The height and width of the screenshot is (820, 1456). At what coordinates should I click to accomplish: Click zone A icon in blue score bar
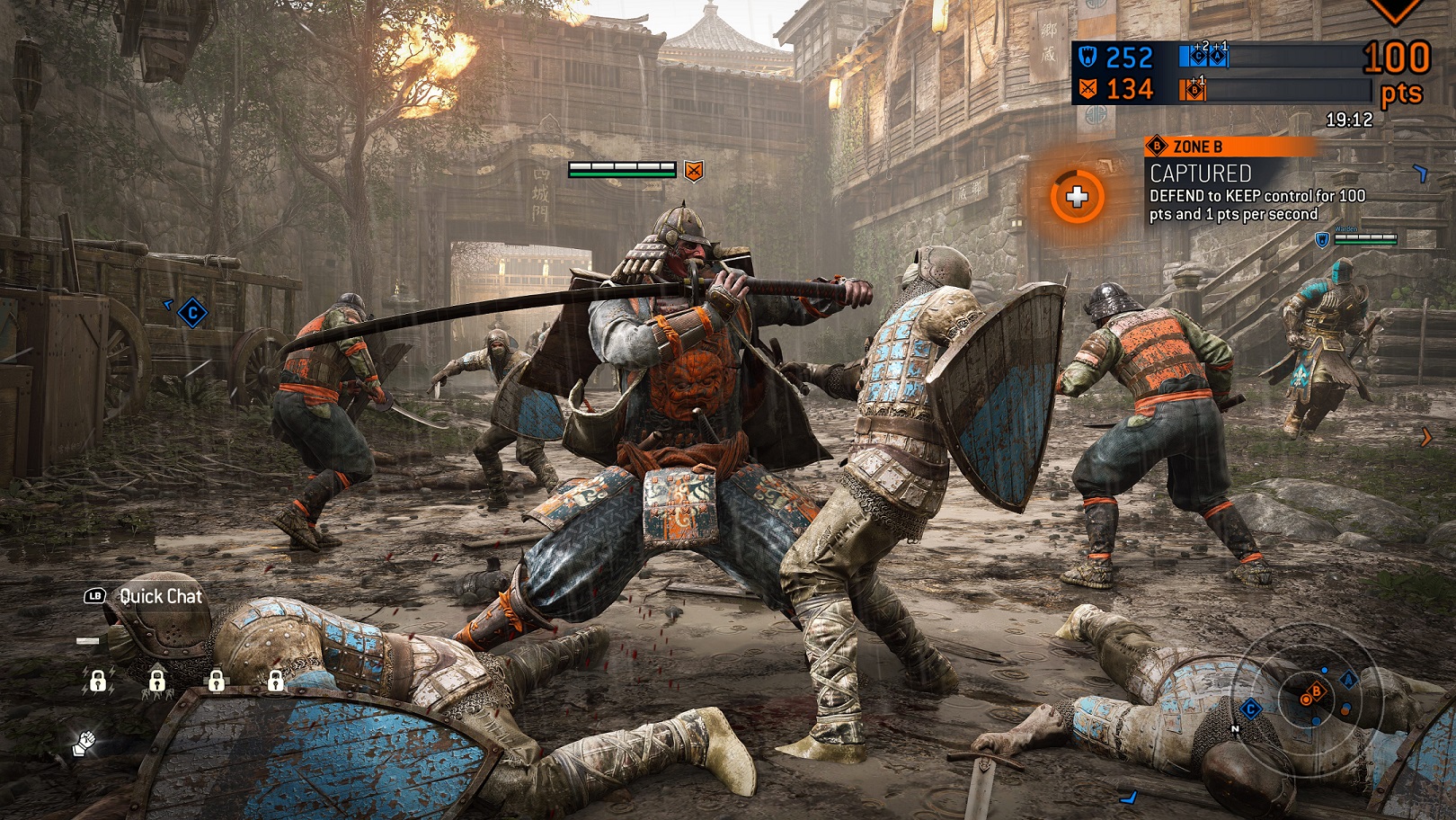tap(1217, 58)
